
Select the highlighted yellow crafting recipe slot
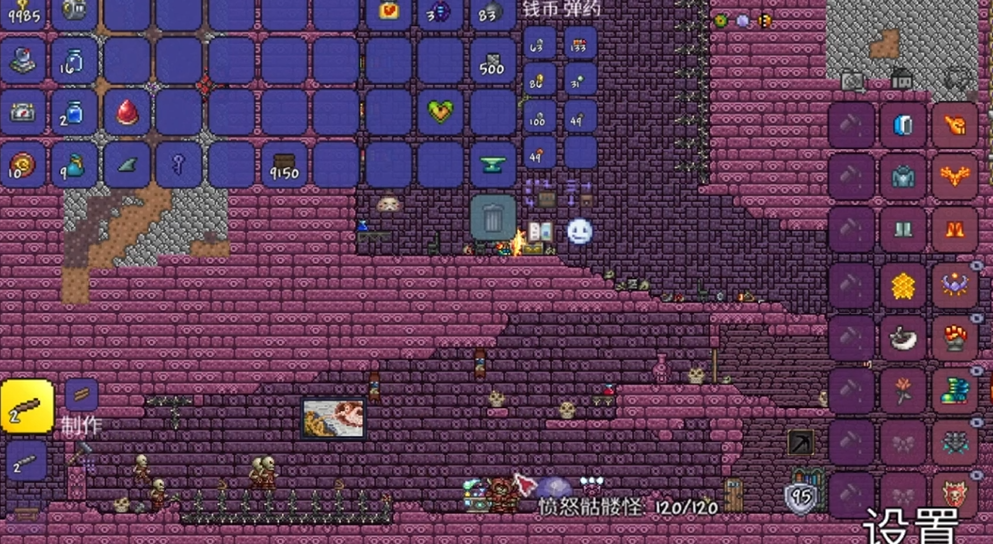(27, 404)
